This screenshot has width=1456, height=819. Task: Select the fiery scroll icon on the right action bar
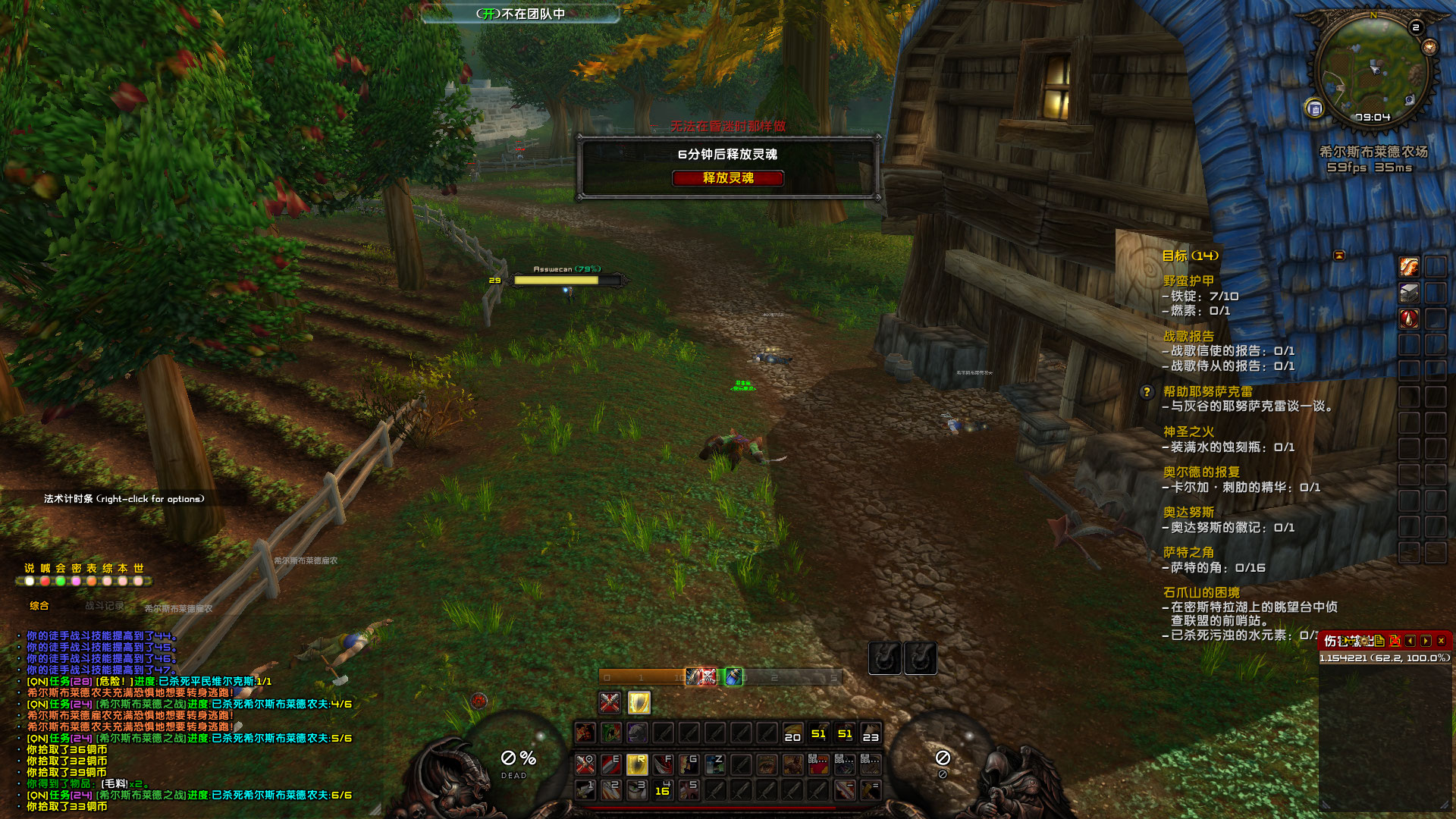1409,267
